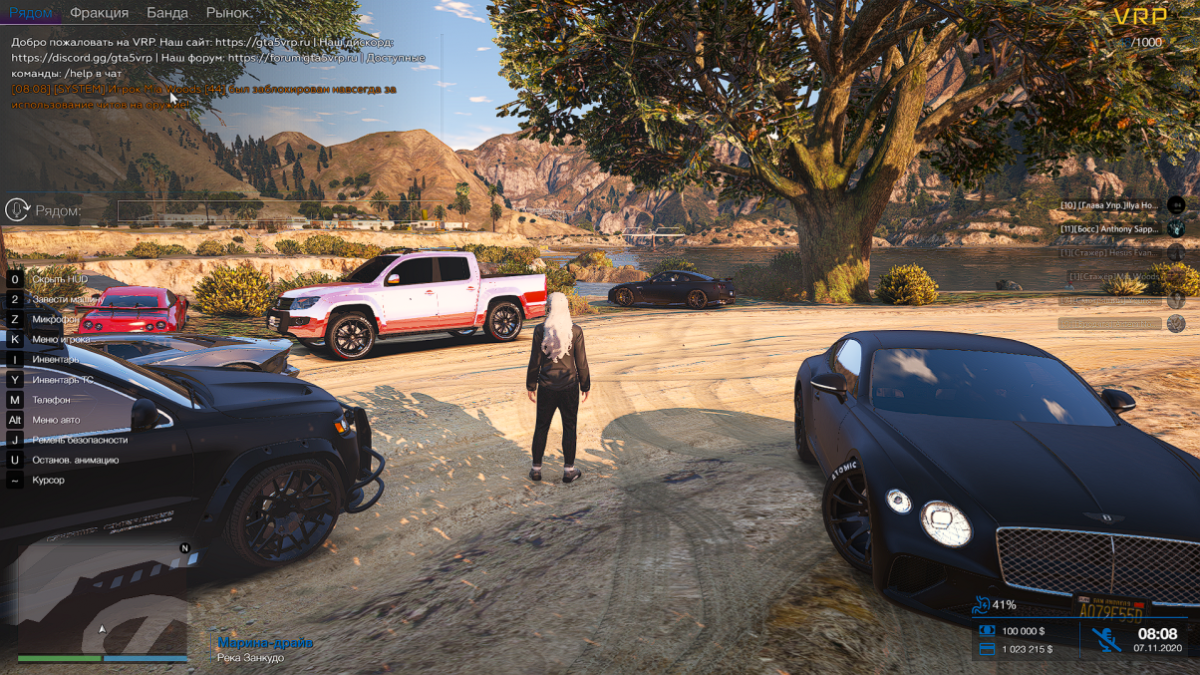Select the Hesus Evan player entry
Screen dimensions: 1200x675
pos(1108,253)
